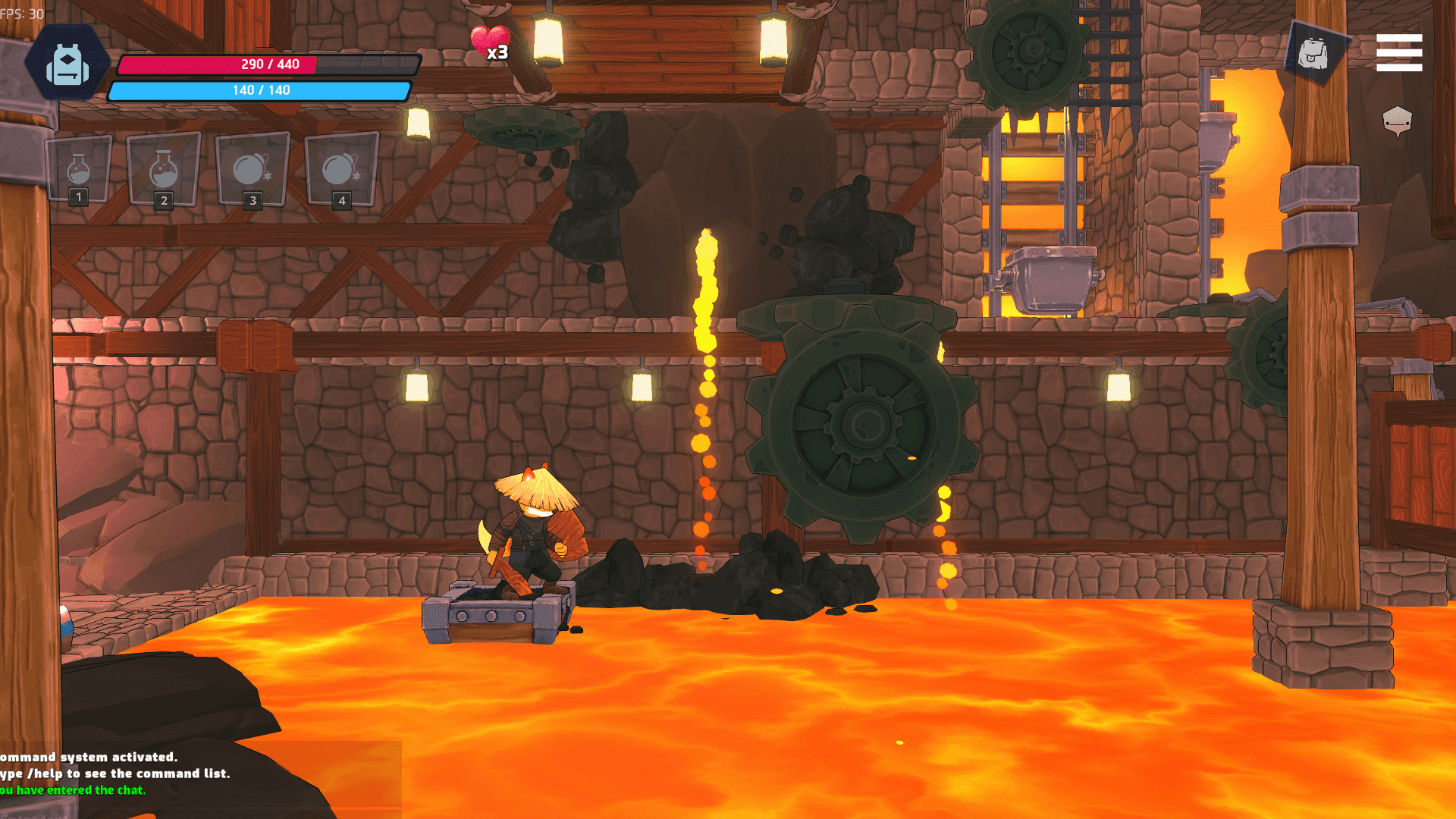This screenshot has height=819, width=1456.
Task: Open the backpack inventory icon top-left
Action: (68, 62)
